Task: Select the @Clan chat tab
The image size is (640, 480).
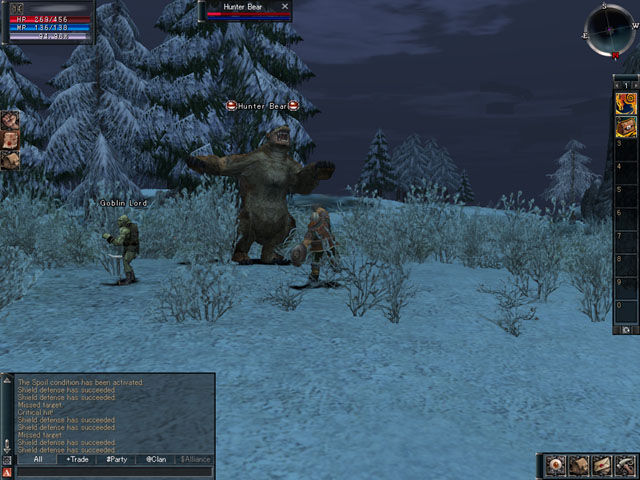Action: click(156, 459)
